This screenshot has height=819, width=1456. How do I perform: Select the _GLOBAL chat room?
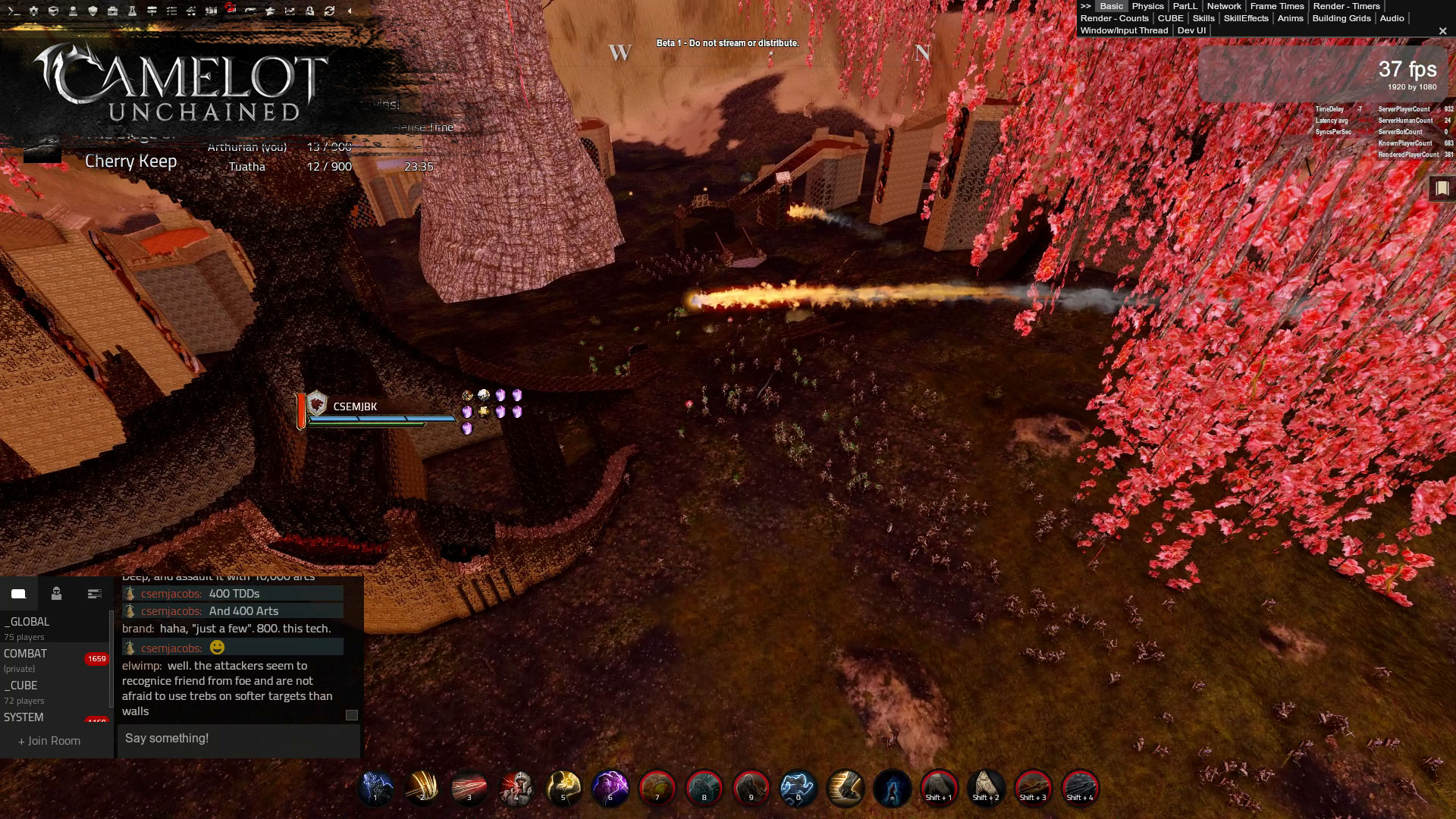coord(27,622)
